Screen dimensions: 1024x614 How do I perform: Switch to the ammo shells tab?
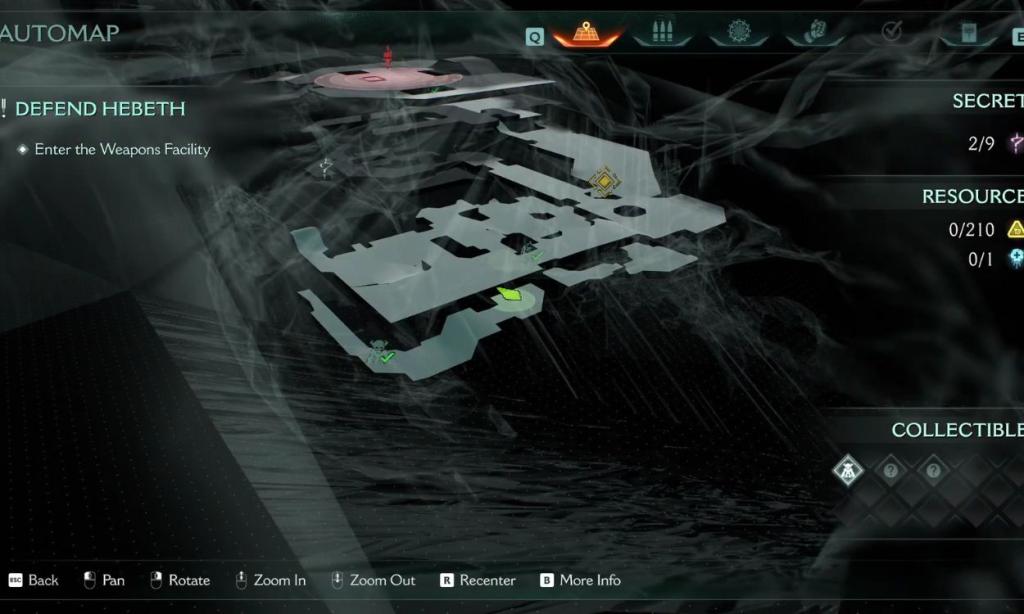[x=661, y=35]
